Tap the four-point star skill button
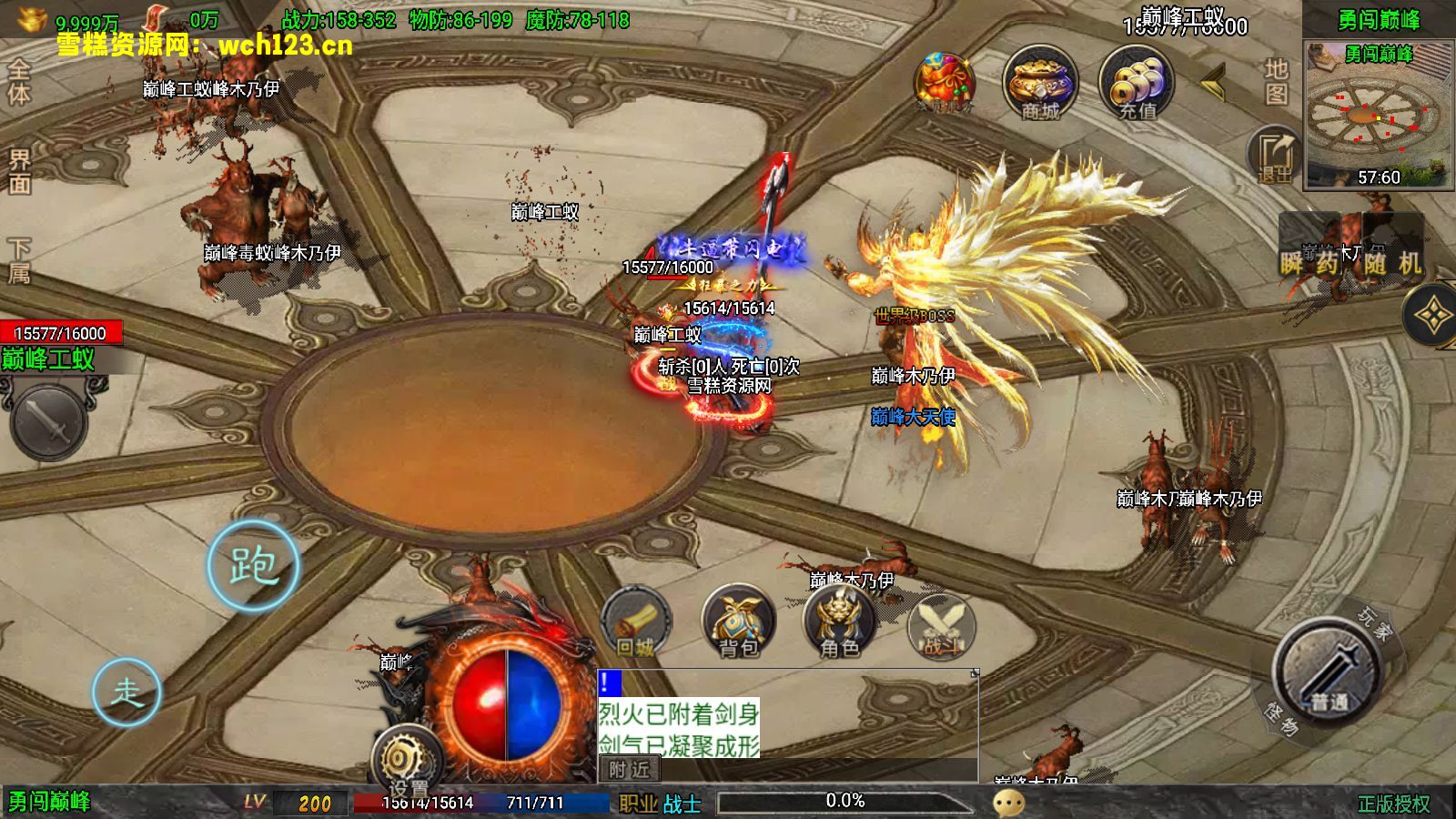The image size is (1456, 819). pyautogui.click(x=1432, y=316)
